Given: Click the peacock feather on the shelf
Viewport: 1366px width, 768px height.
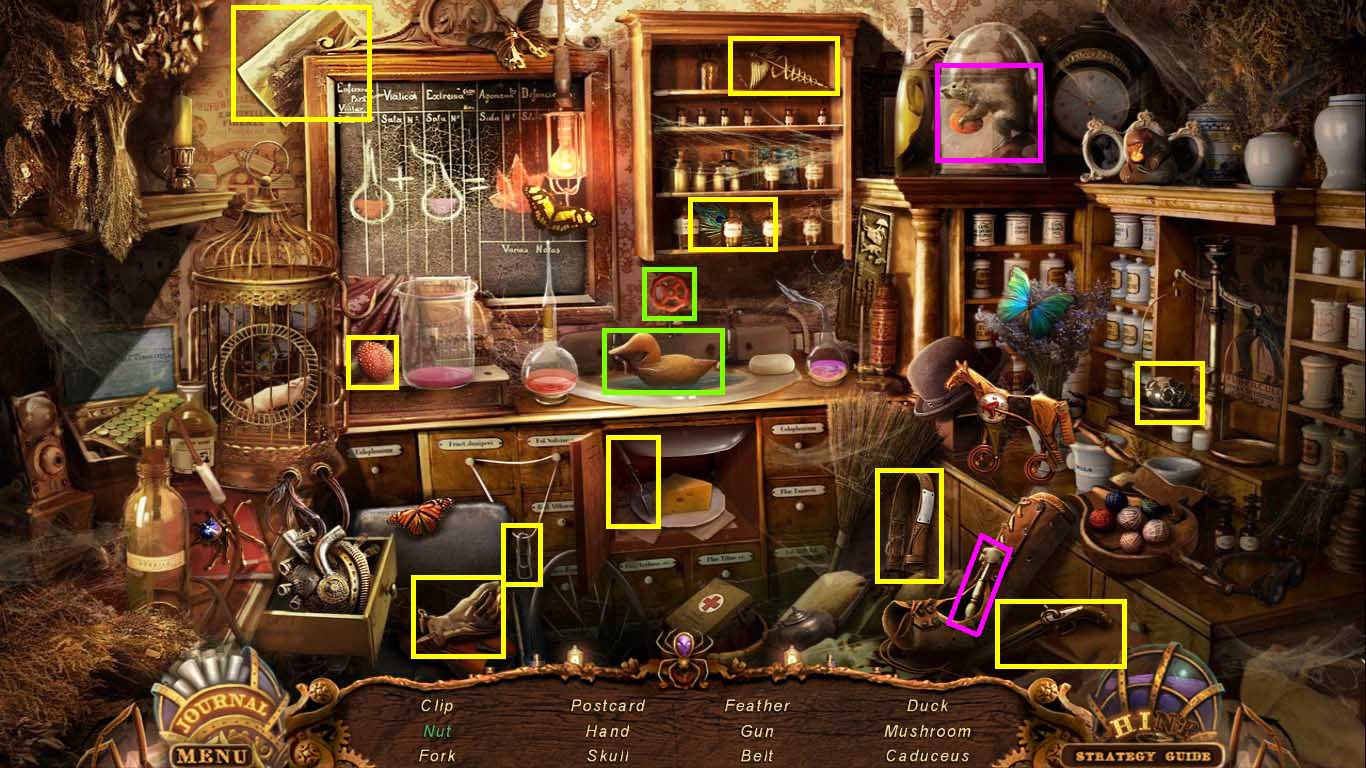Looking at the screenshot, I should [733, 225].
